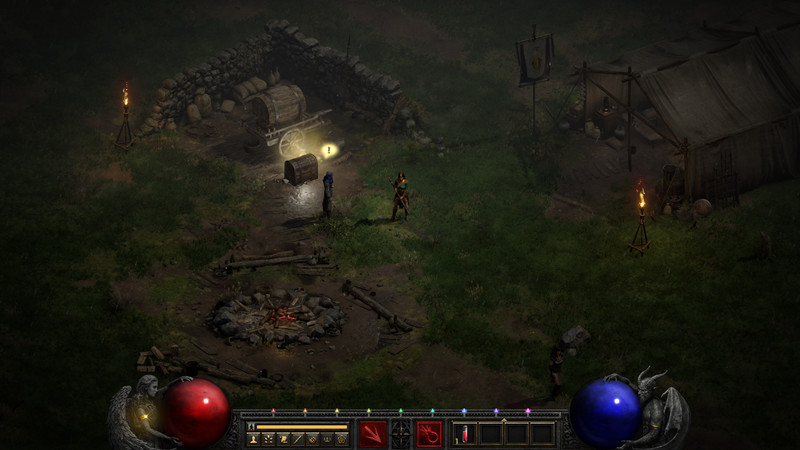Viewport: 800px width, 450px height.
Task: Open the skill tree branching icon
Action: coord(267,439)
